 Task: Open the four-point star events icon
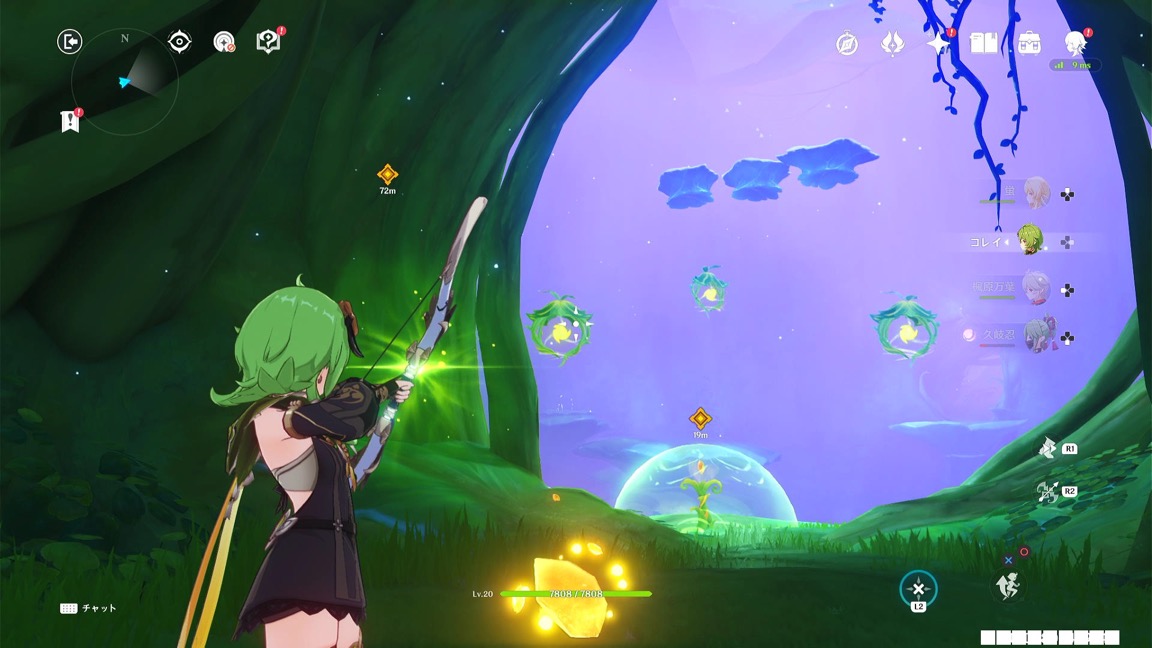(x=938, y=44)
